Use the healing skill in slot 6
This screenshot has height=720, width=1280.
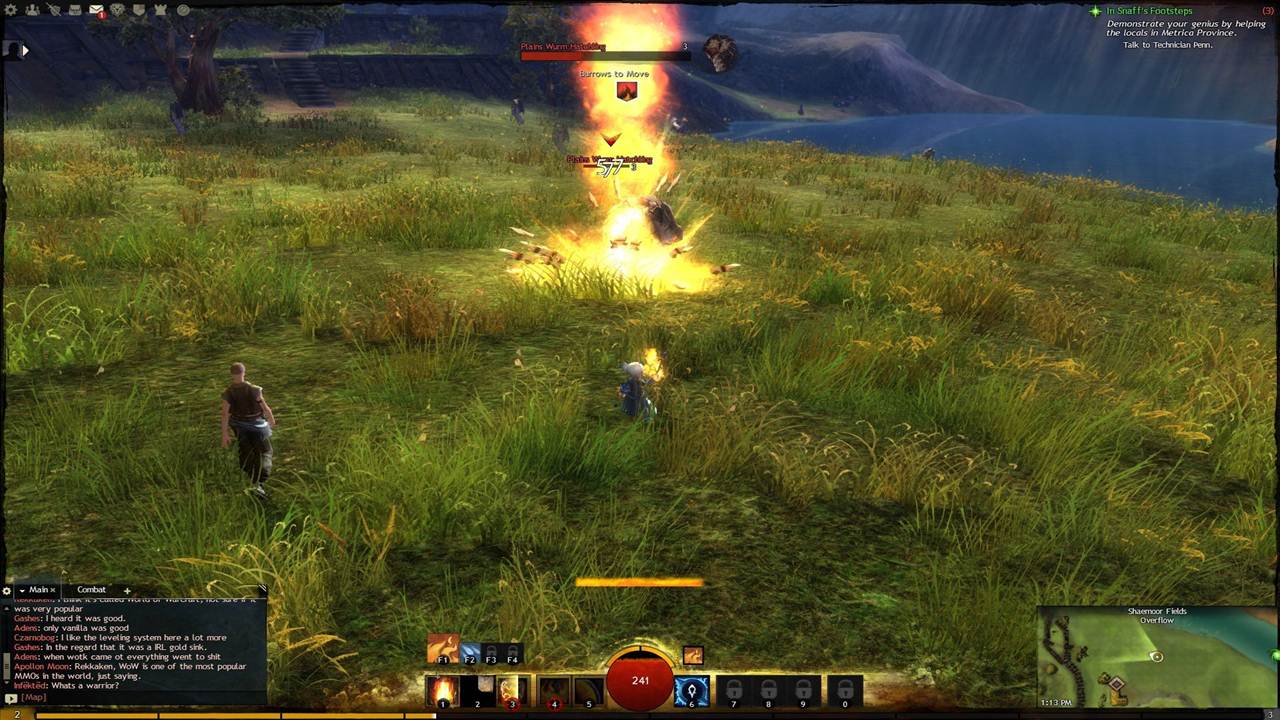691,690
